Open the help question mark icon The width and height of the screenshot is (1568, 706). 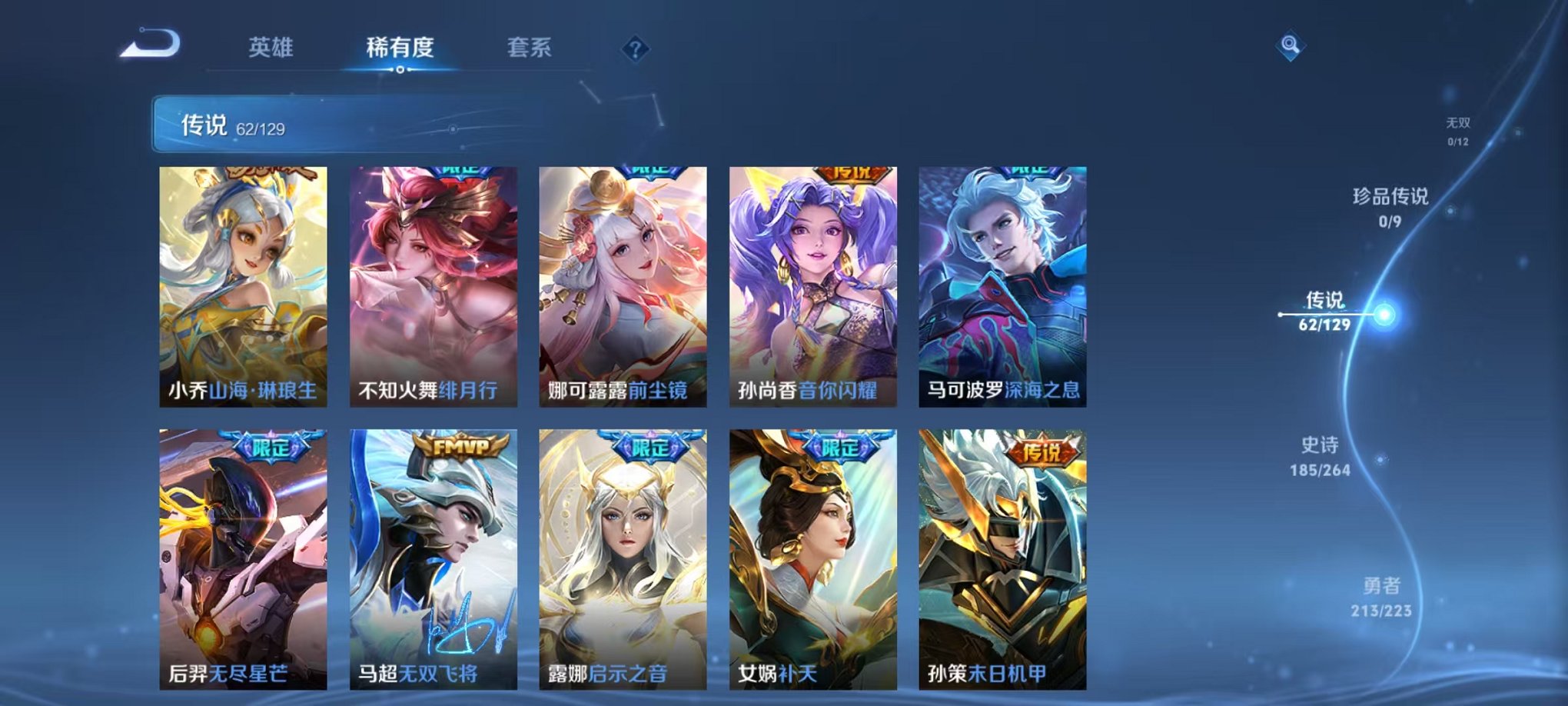635,49
